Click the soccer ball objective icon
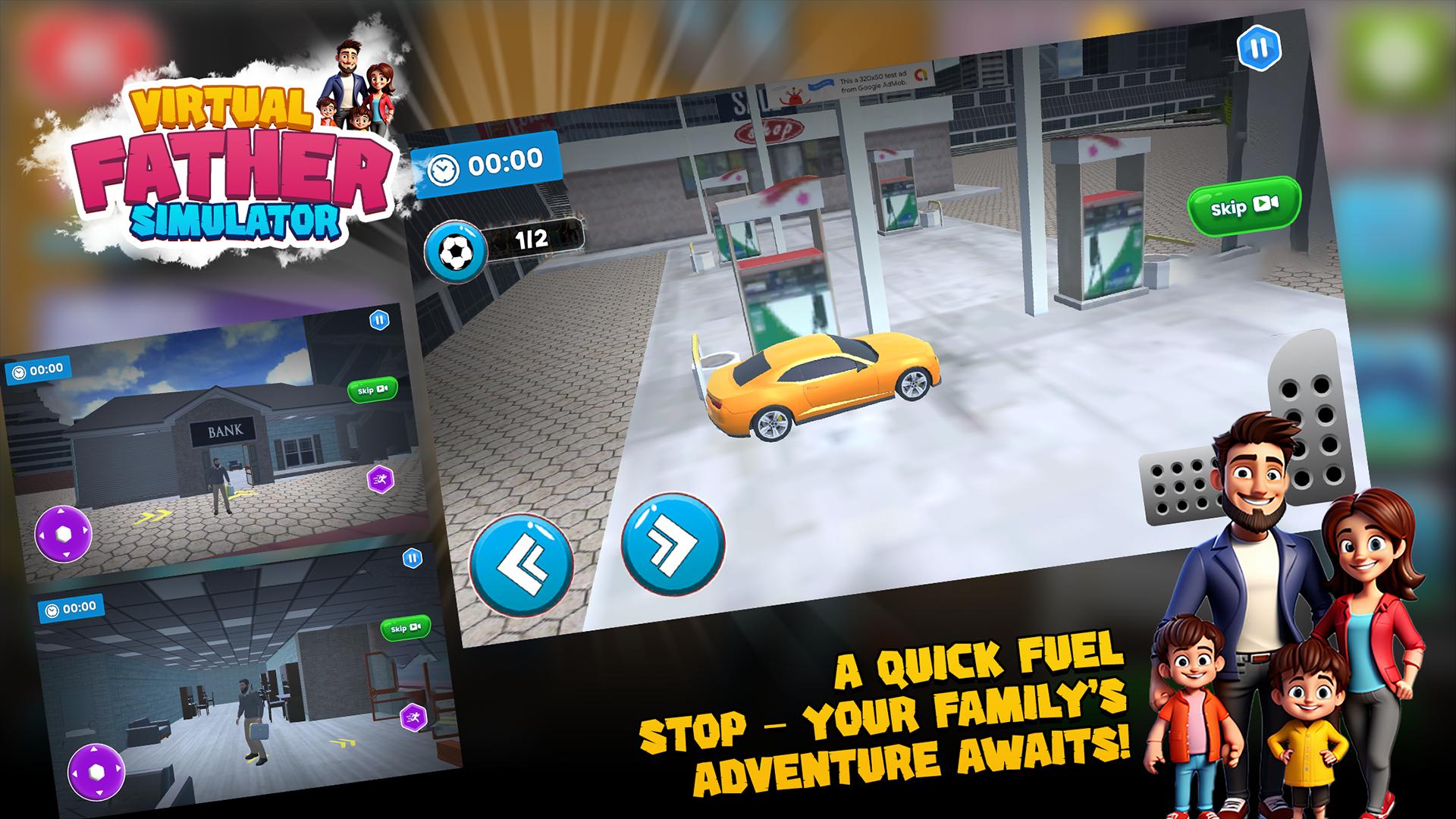The height and width of the screenshot is (819, 1456). click(454, 250)
